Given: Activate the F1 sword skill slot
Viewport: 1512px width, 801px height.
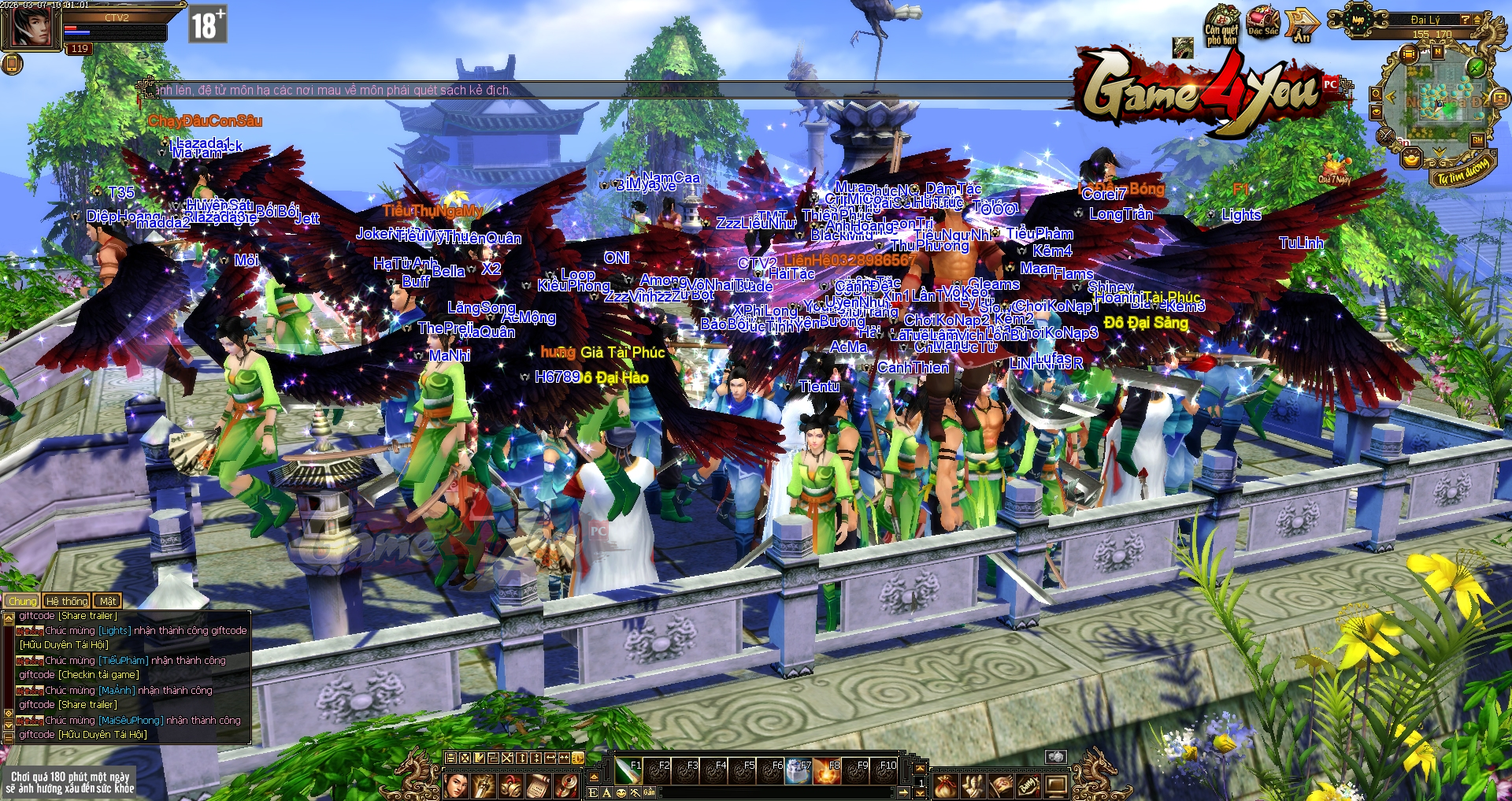Looking at the screenshot, I should (628, 770).
